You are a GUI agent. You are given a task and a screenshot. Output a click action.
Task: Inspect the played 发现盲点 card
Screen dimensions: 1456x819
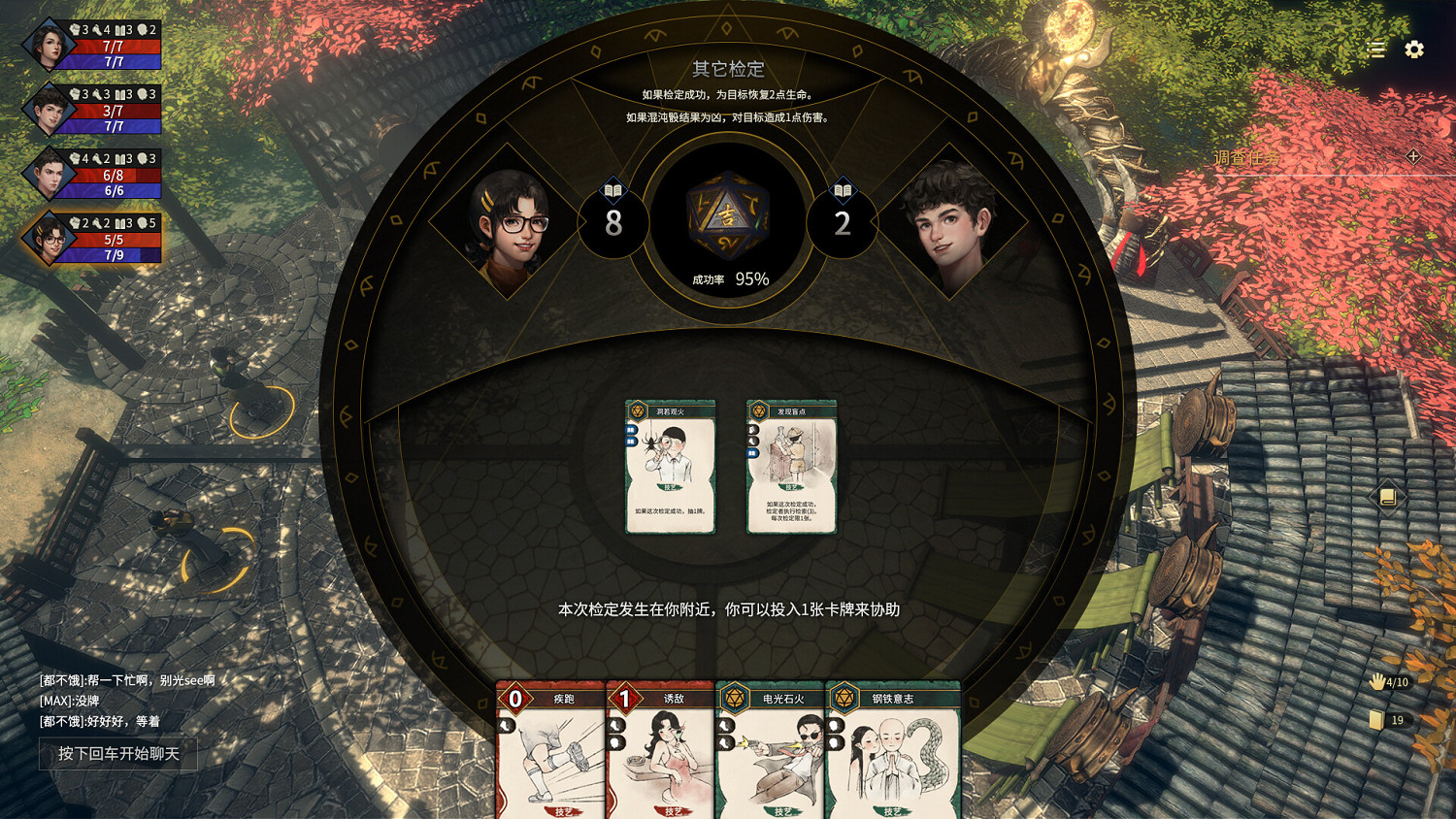point(790,466)
